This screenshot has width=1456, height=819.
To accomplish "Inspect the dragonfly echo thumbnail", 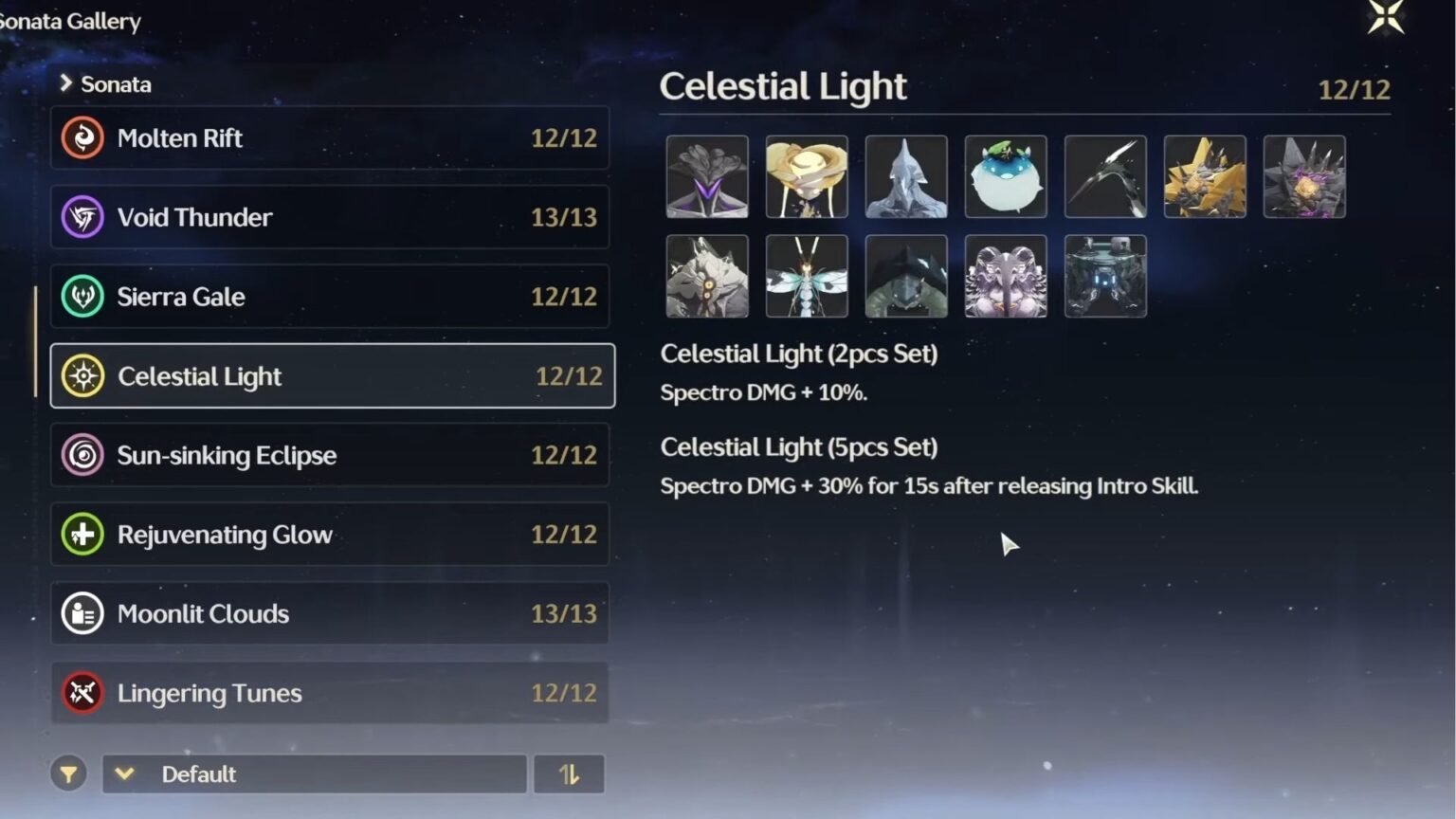I will [x=807, y=277].
